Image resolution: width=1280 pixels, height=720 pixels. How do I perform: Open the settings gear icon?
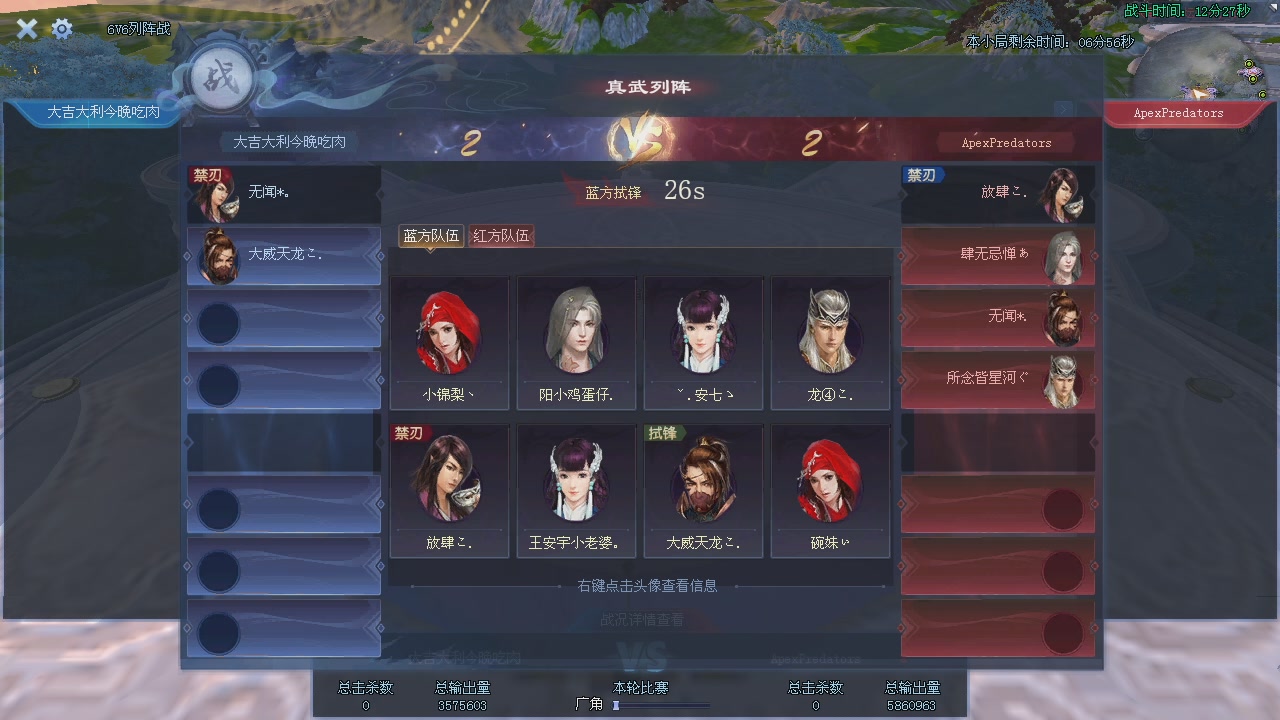tap(62, 29)
